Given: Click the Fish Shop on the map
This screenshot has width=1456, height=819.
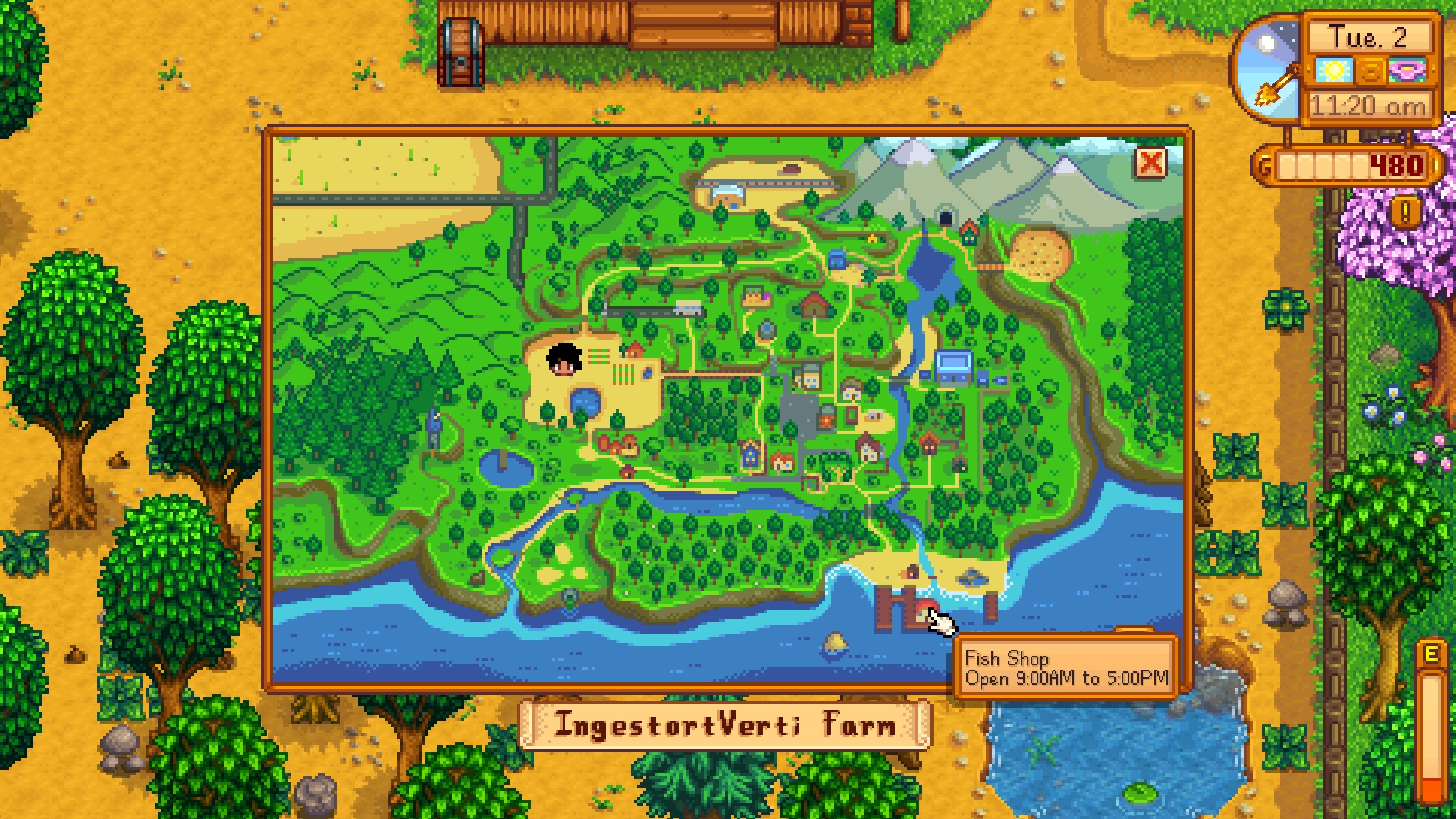Looking at the screenshot, I should [924, 611].
